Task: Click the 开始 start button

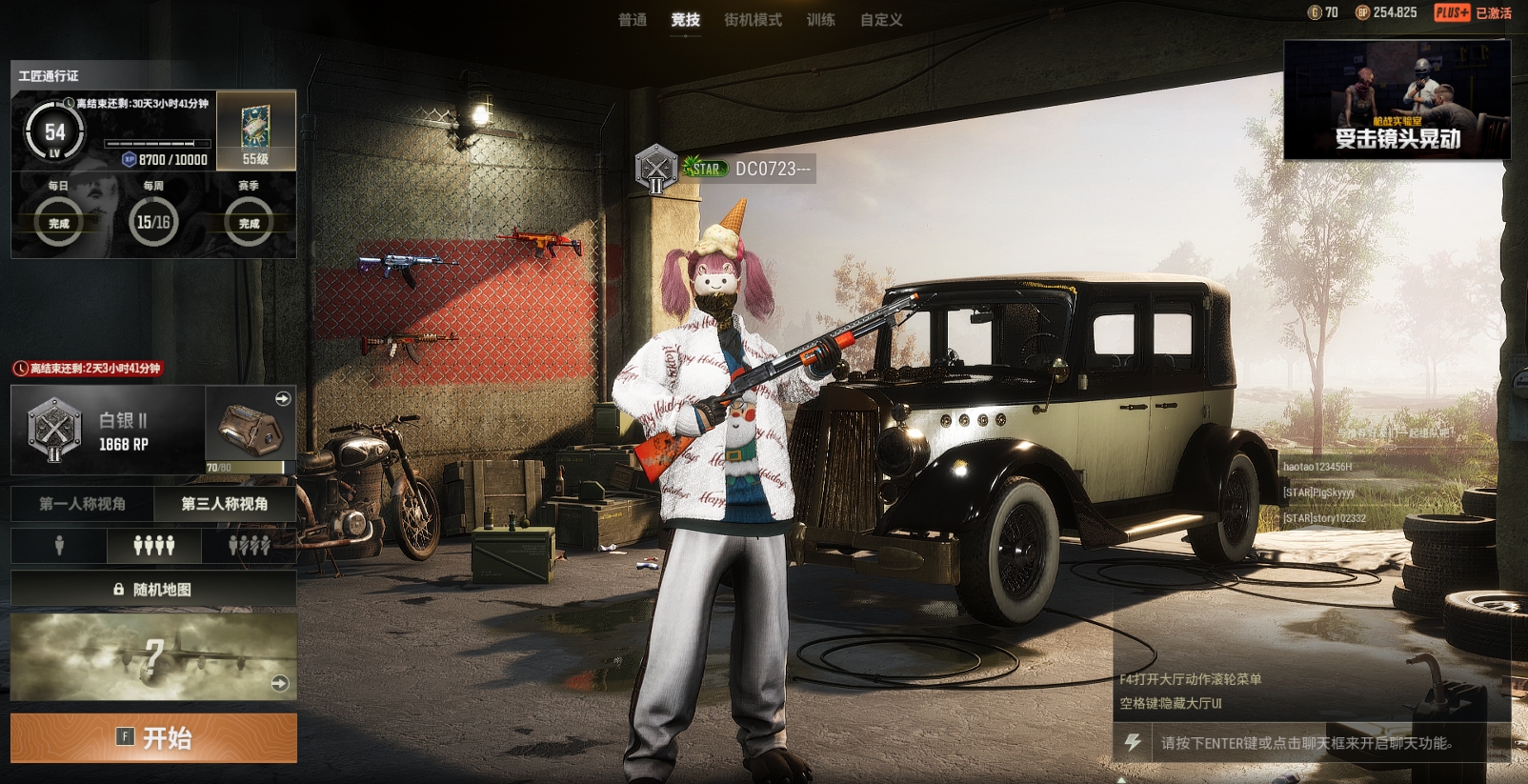Action: tap(153, 737)
